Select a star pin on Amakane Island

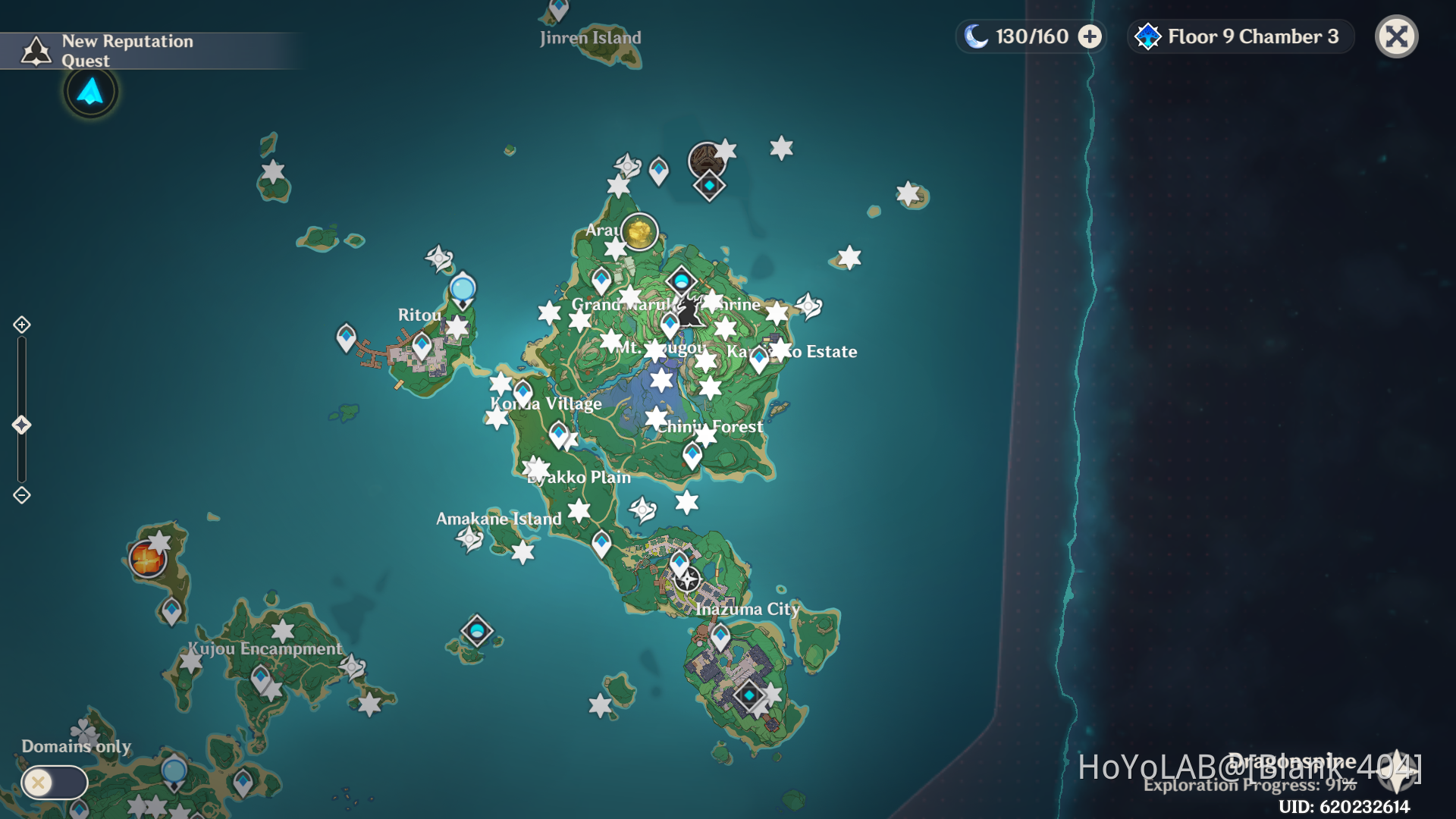point(522,554)
